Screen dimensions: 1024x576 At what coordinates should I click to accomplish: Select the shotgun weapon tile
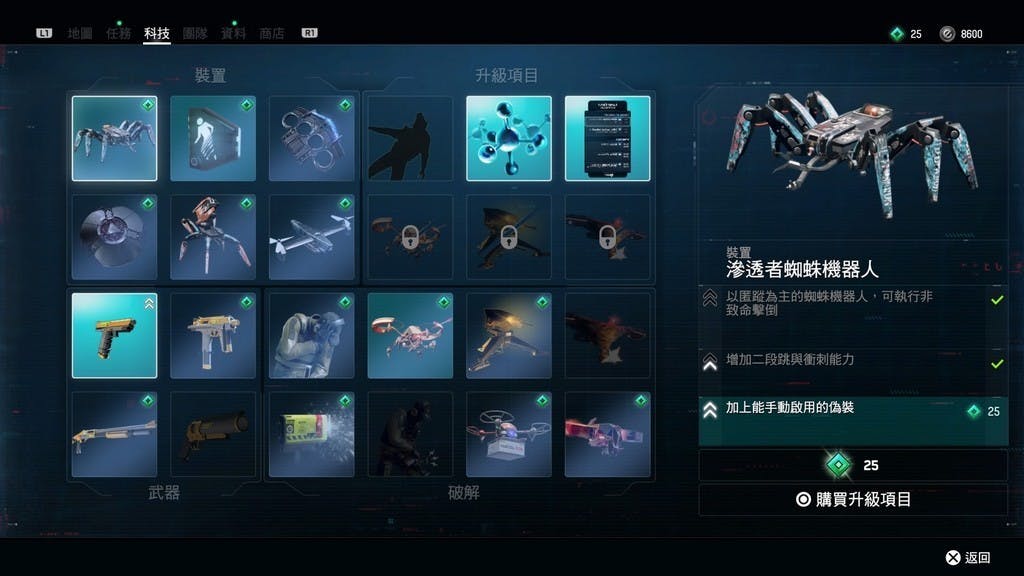click(x=114, y=433)
